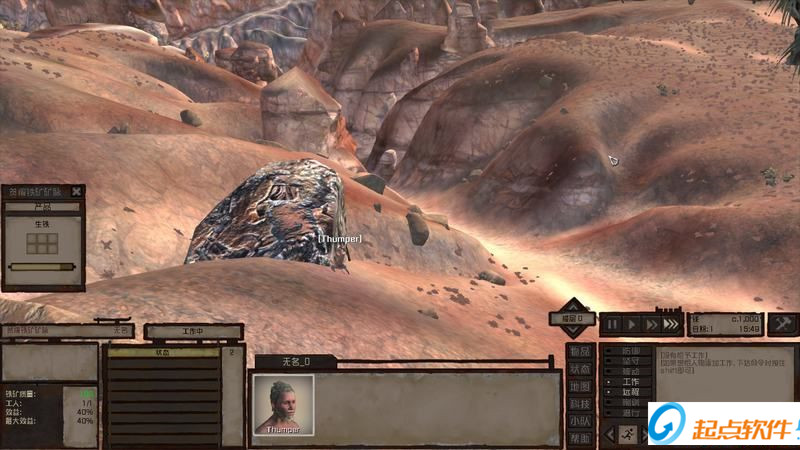Set double fast-forward speed
This screenshot has height=450, width=800.
click(651, 324)
